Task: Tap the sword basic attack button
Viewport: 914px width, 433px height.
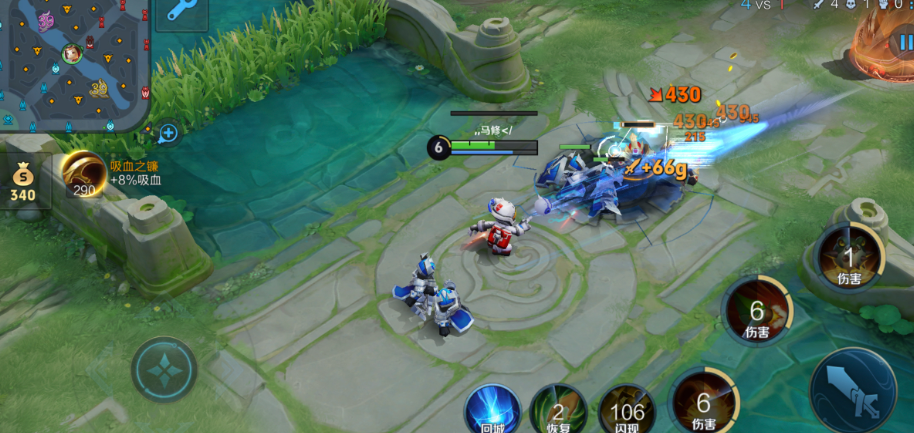Action: click(x=852, y=390)
